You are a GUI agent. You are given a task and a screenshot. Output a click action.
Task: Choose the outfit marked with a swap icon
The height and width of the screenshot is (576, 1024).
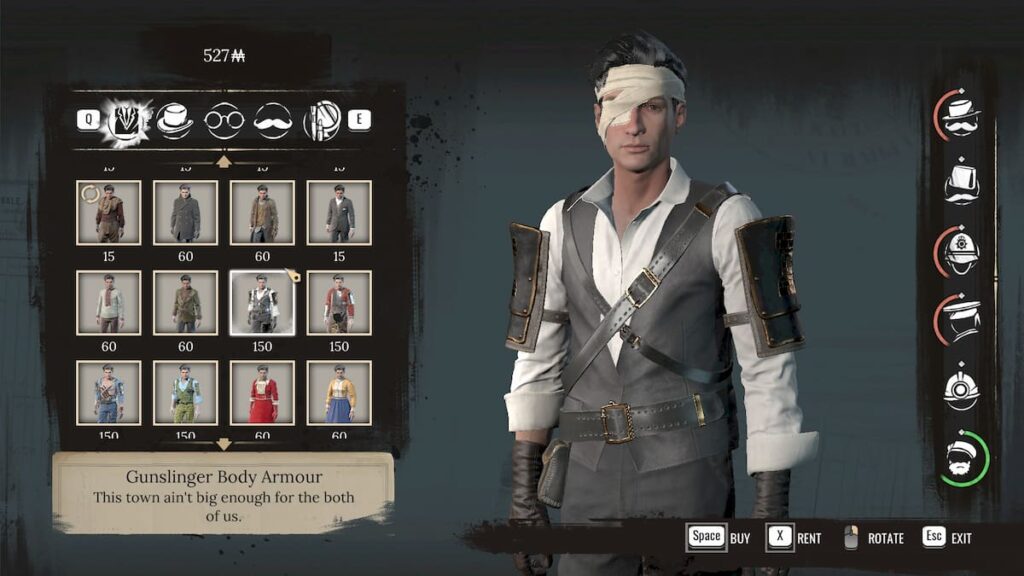108,212
